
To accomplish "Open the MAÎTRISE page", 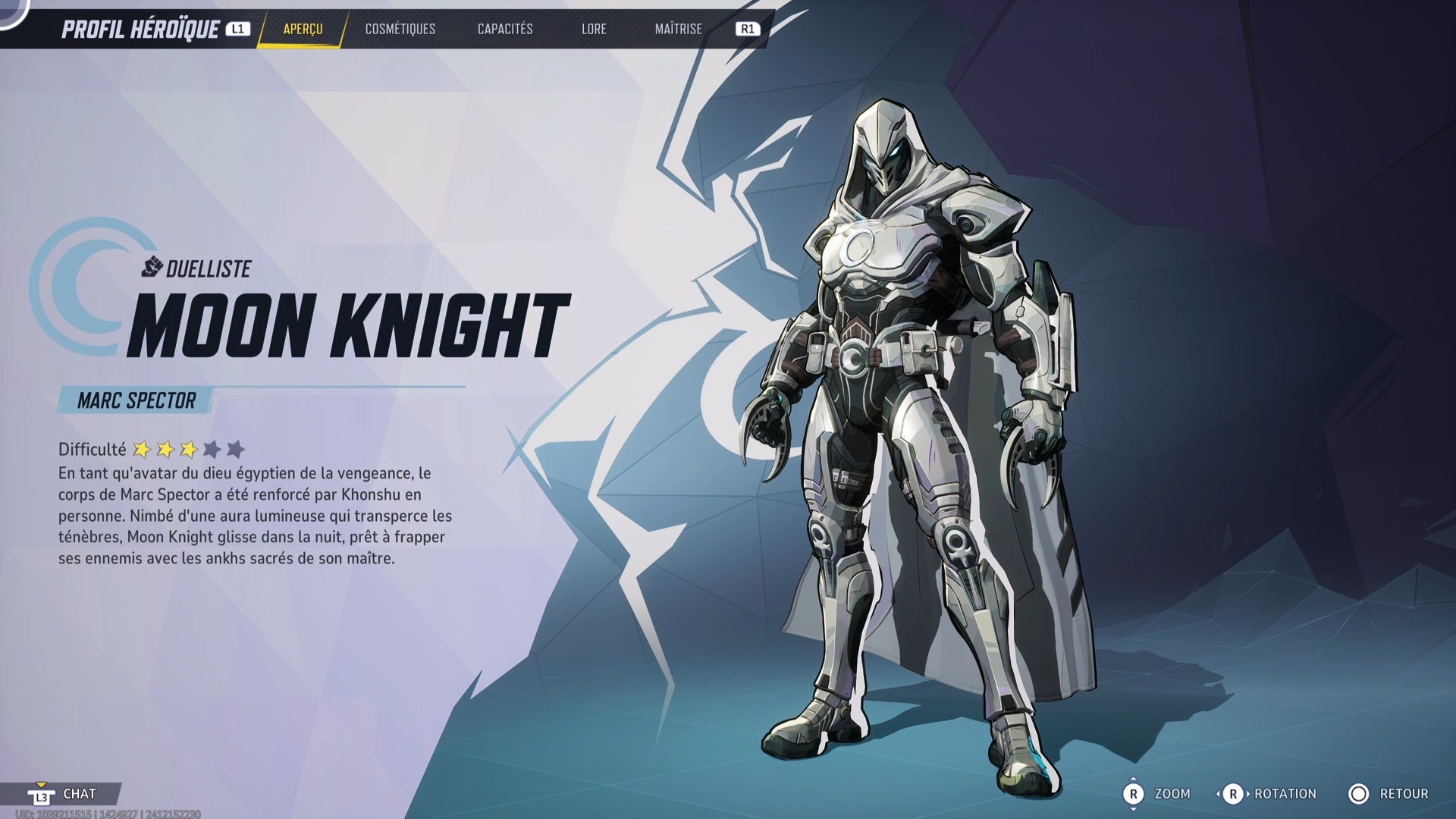I will [x=677, y=30].
